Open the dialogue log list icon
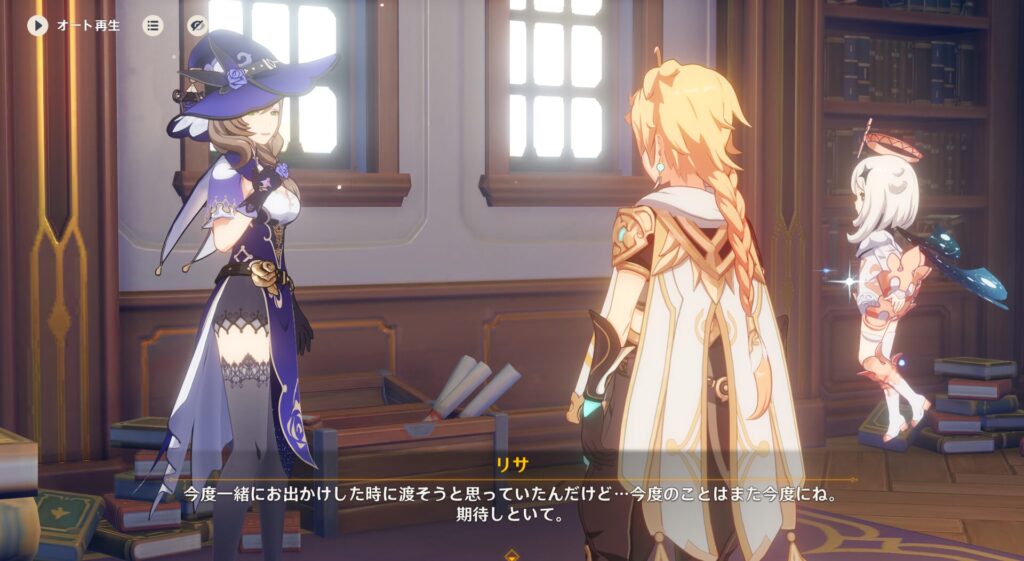Screen dimensions: 1024x561 [152, 25]
